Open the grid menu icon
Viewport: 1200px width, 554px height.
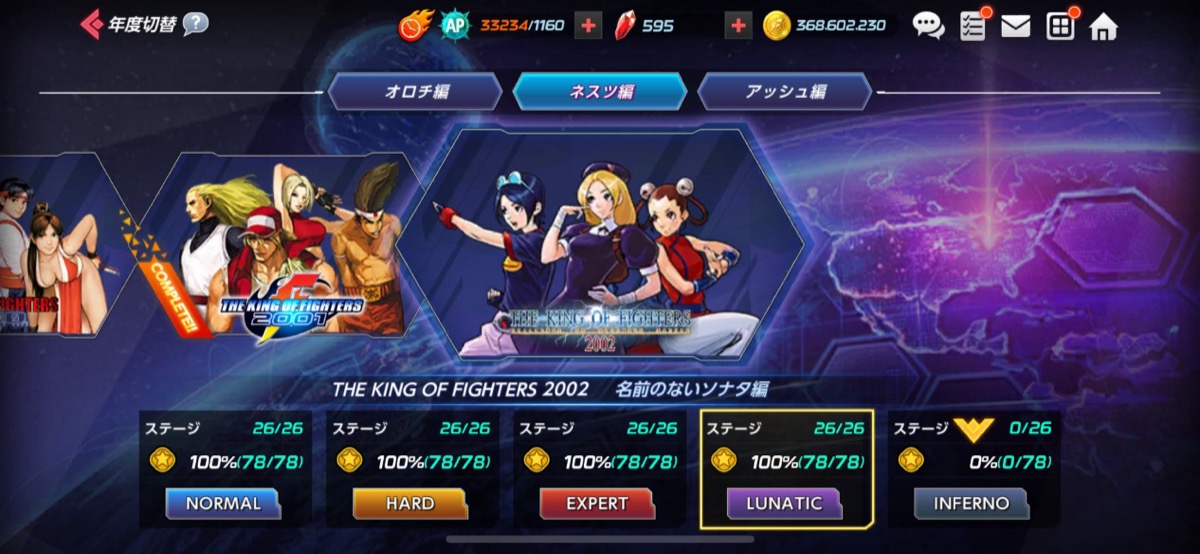click(1060, 26)
